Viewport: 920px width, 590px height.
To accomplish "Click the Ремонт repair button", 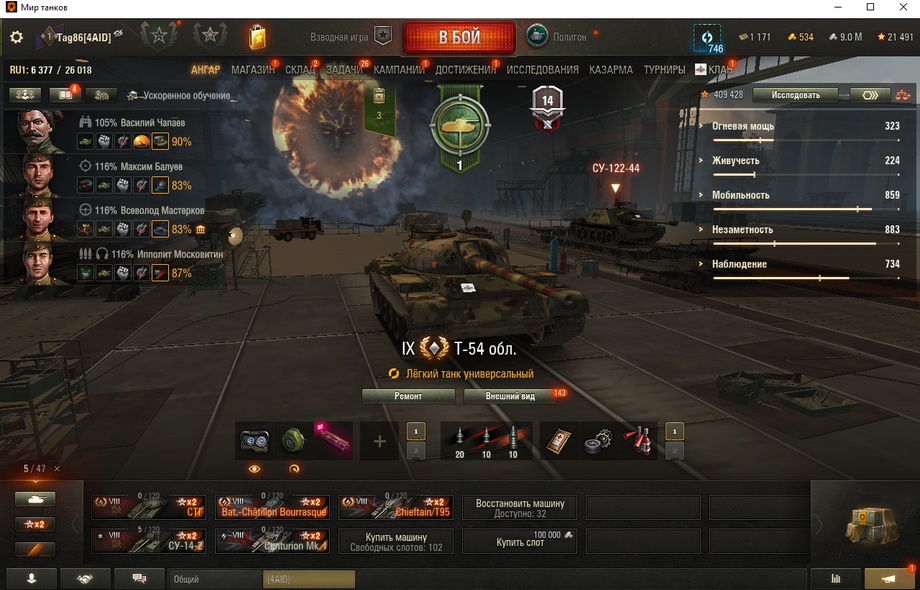I will click(x=408, y=396).
